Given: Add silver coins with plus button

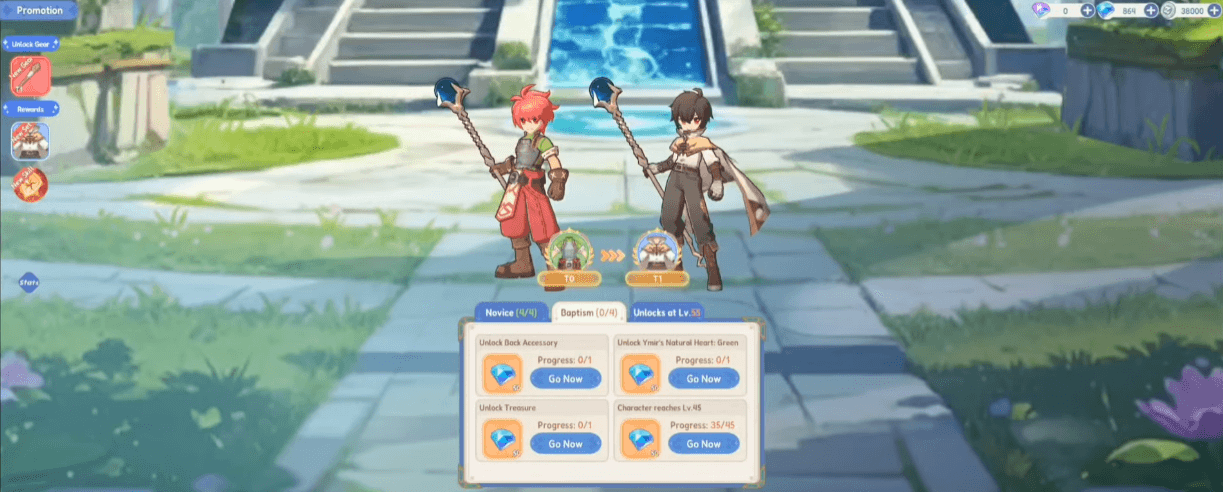Looking at the screenshot, I should pos(1214,10).
